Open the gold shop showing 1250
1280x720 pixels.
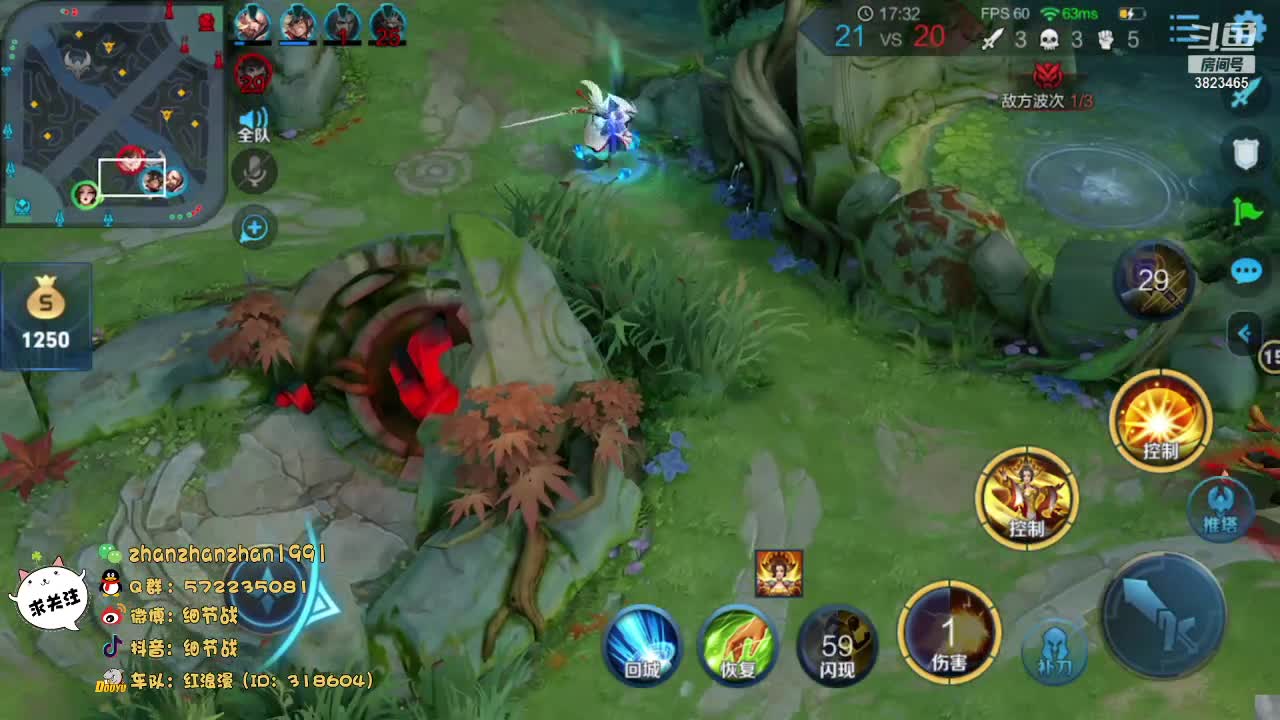click(x=46, y=312)
